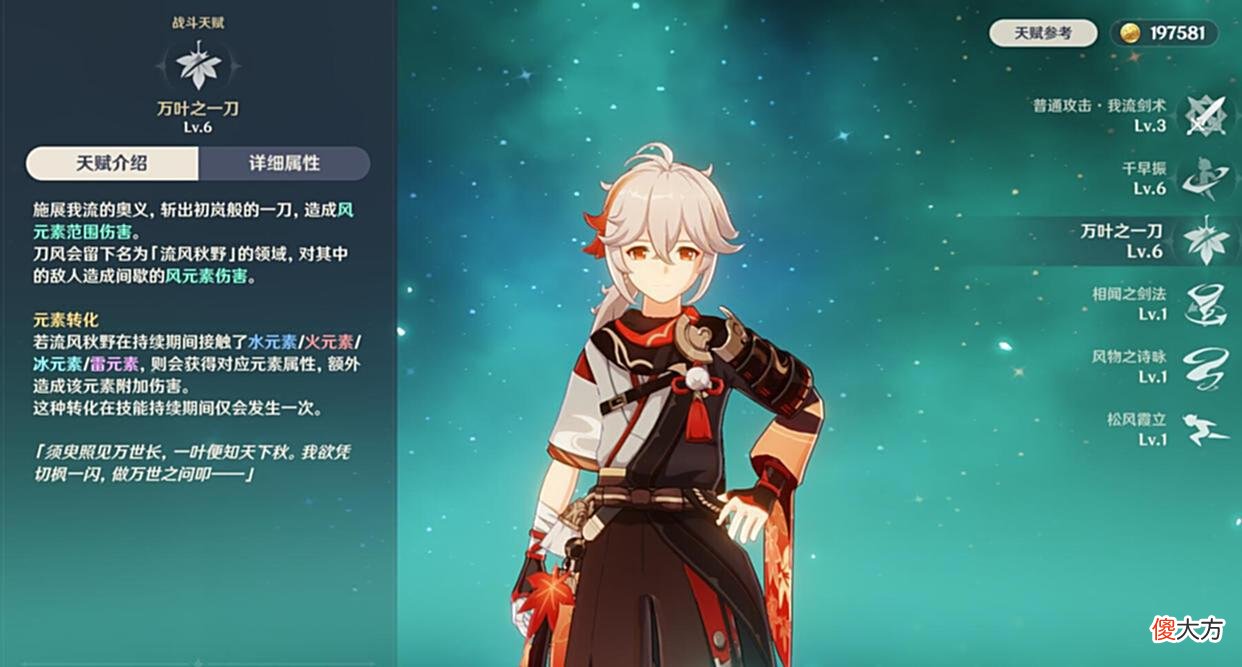Open the 详细属性 tab

284,163
